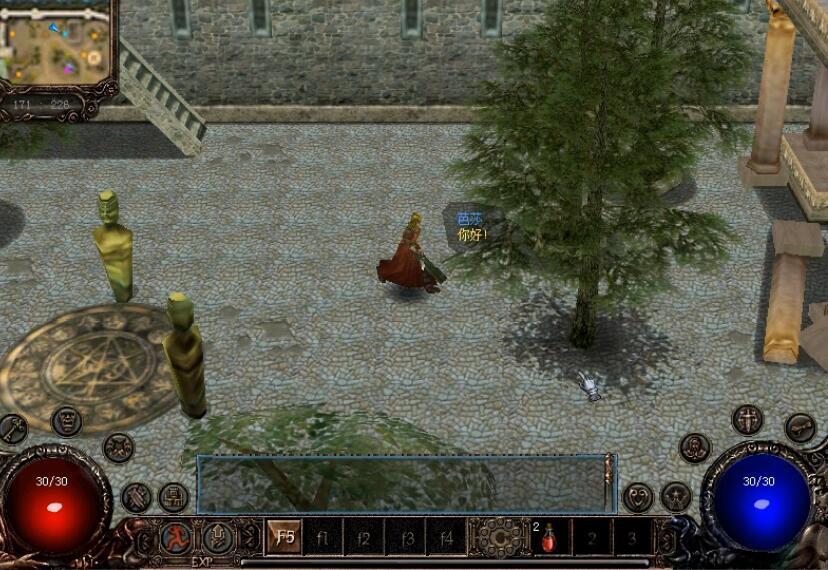Choose the f2 skill hotkey slot
828x570 pixels.
coord(365,537)
